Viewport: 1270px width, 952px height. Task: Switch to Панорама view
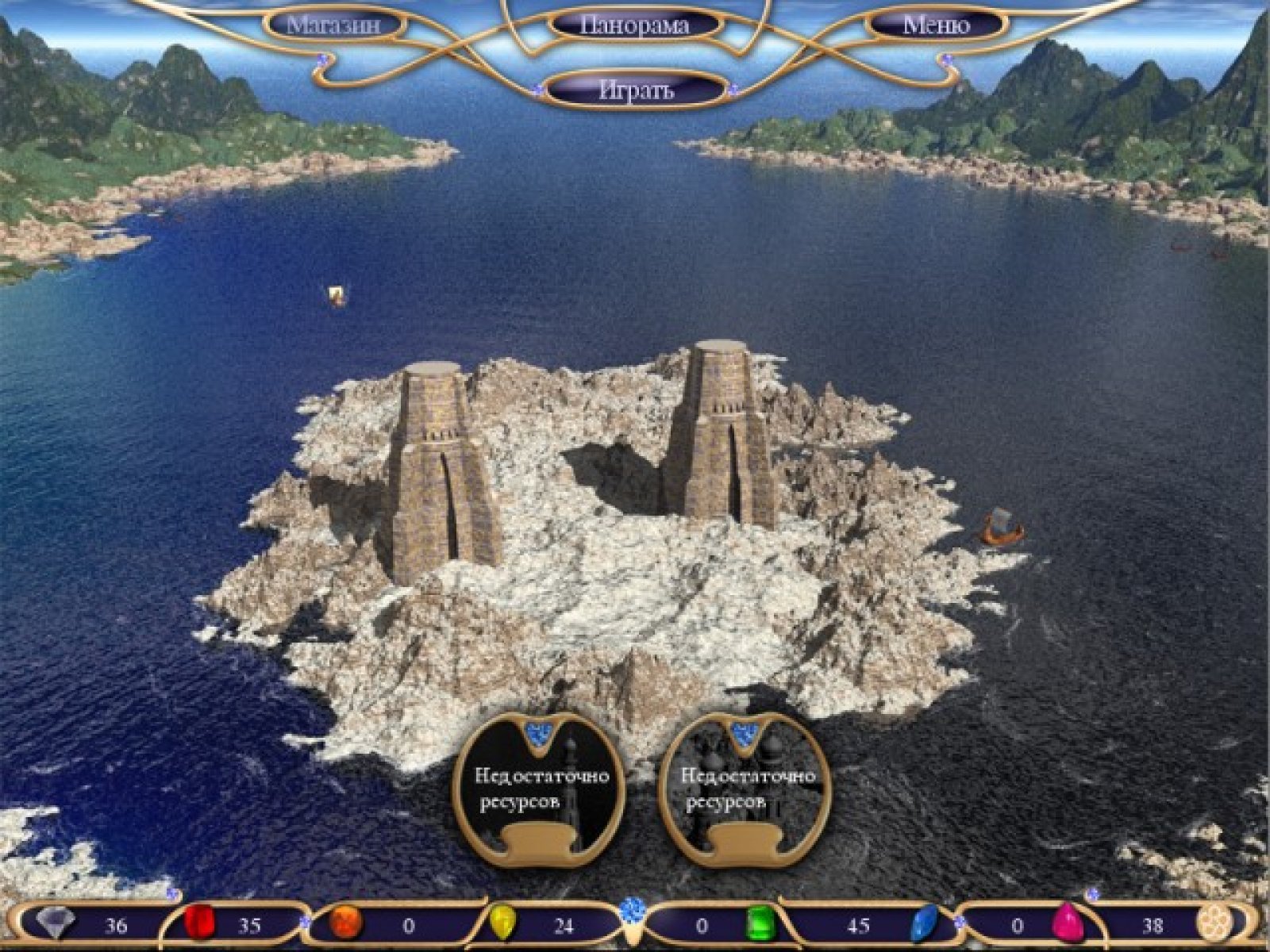pyautogui.click(x=634, y=25)
